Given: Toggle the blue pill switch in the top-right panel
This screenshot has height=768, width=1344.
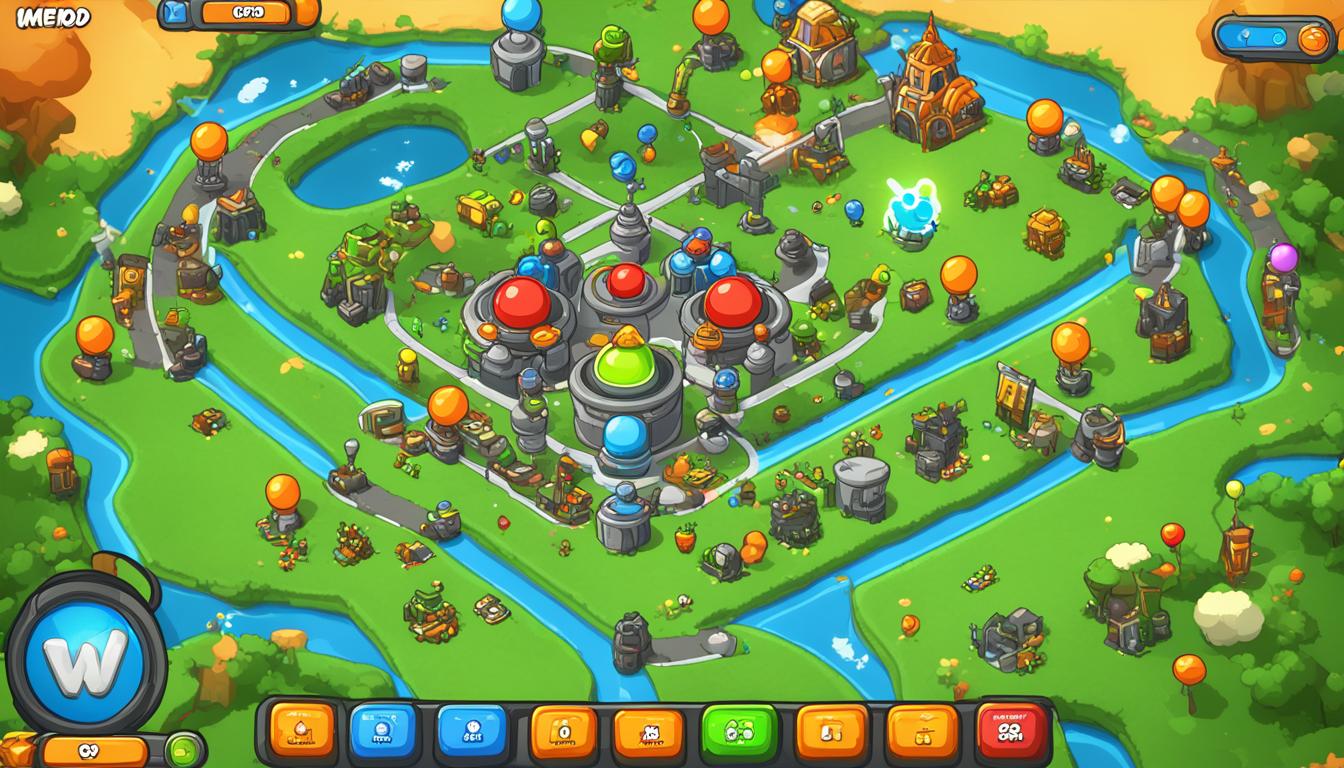Looking at the screenshot, I should 1258,38.
